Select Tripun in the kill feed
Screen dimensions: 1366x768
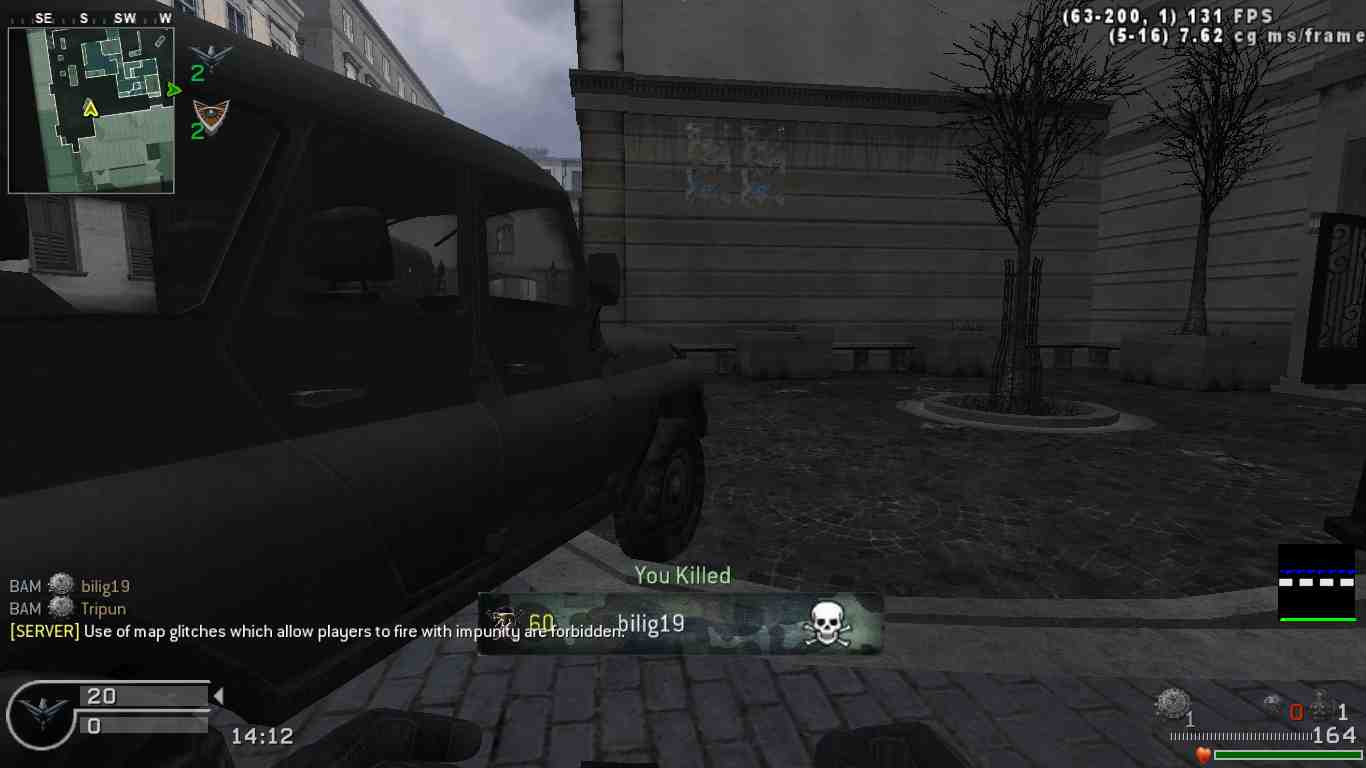point(103,609)
